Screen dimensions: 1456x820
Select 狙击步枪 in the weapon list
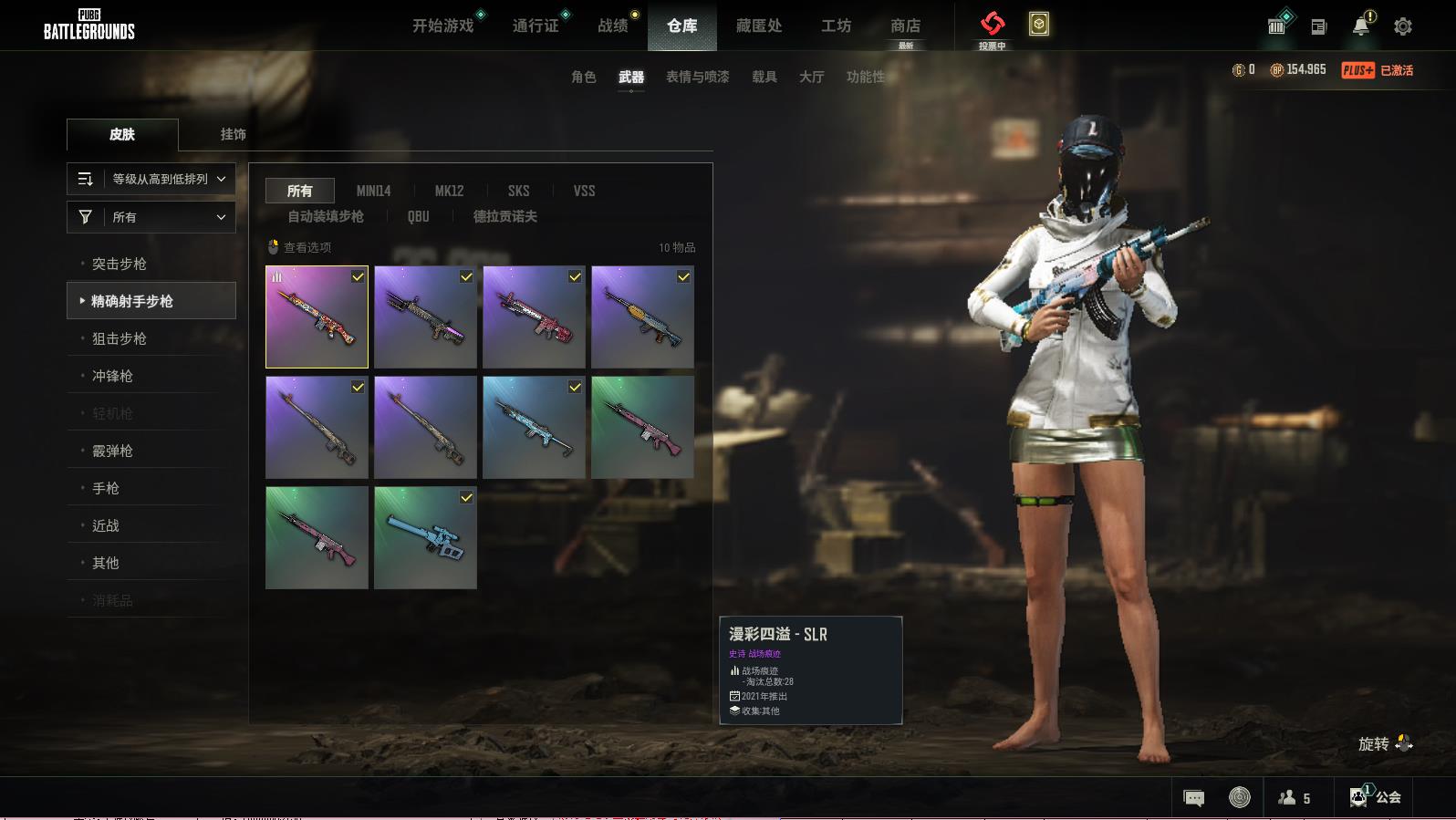(120, 338)
